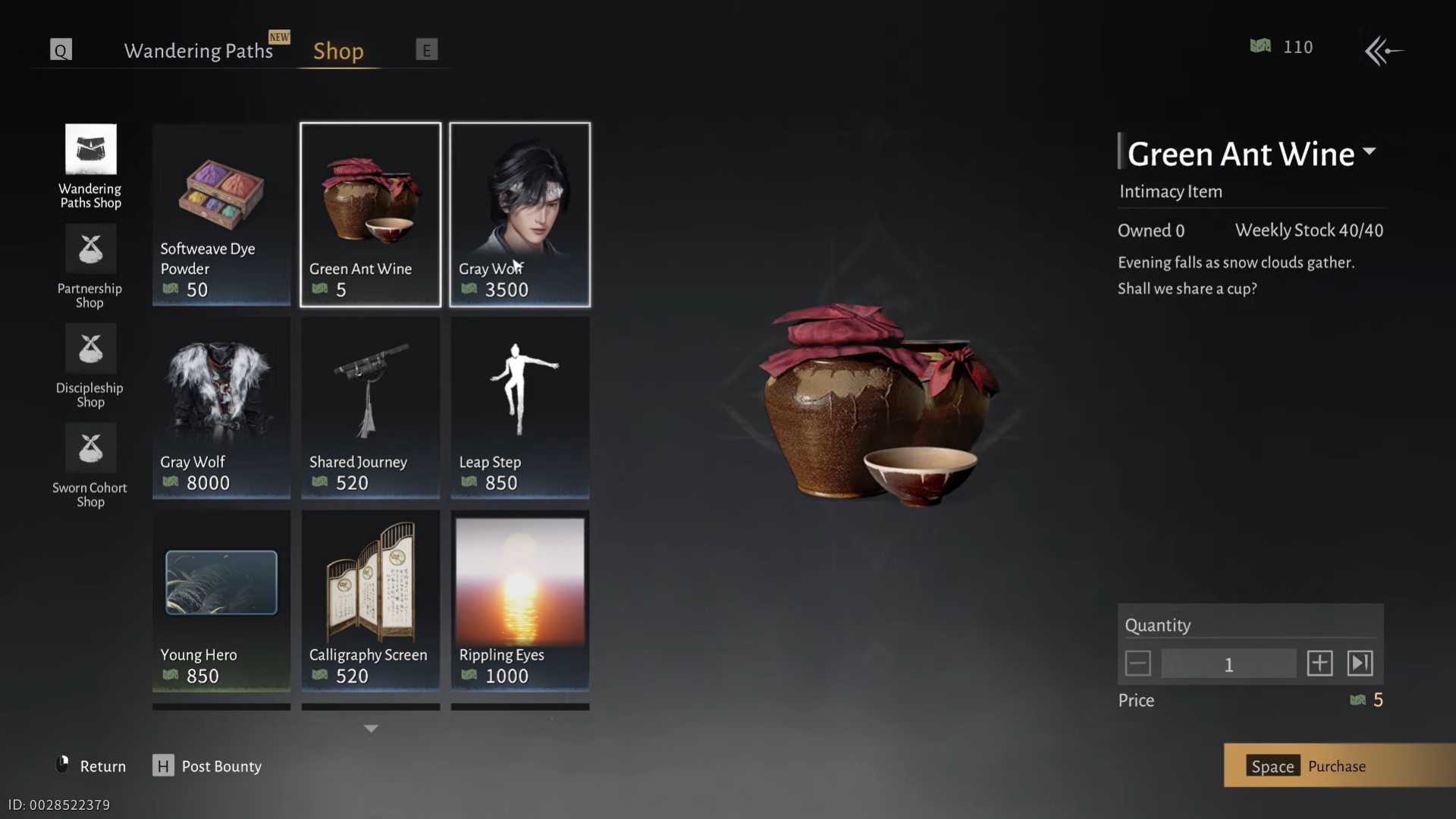Choose the Calligraphy Screen item
Image resolution: width=1456 pixels, height=819 pixels.
pos(370,601)
